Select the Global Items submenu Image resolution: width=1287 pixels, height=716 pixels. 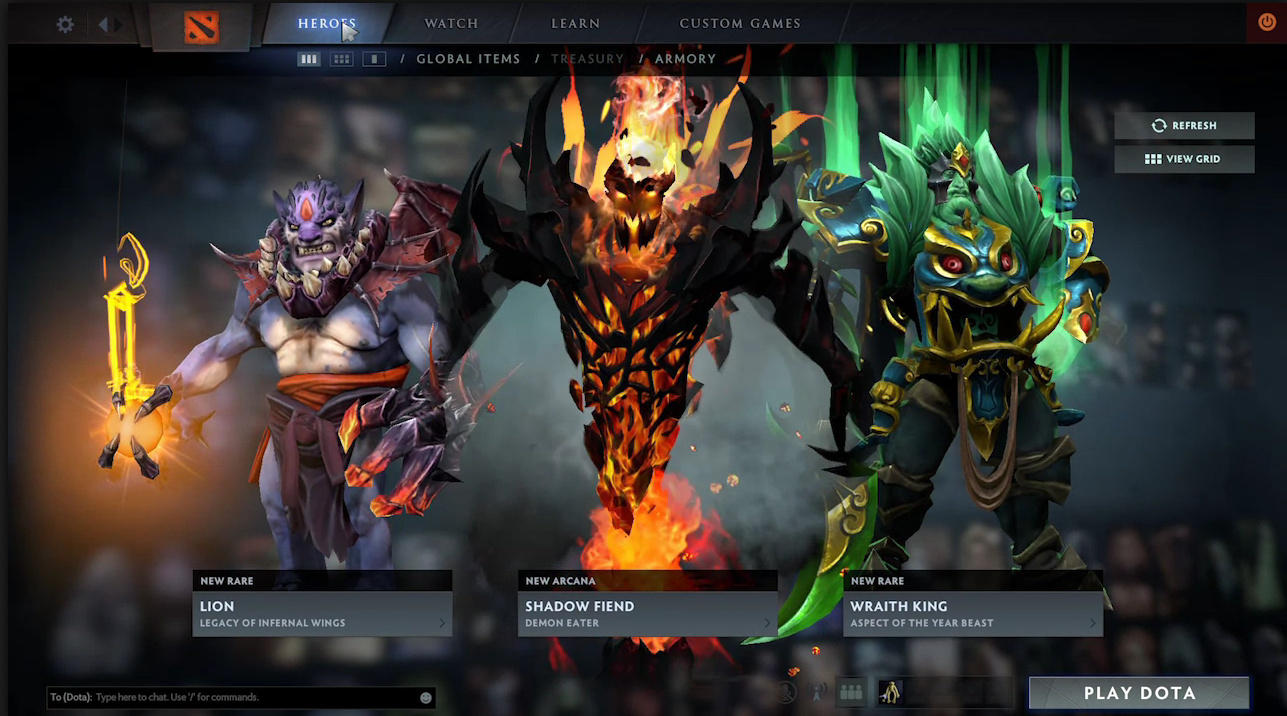[468, 59]
